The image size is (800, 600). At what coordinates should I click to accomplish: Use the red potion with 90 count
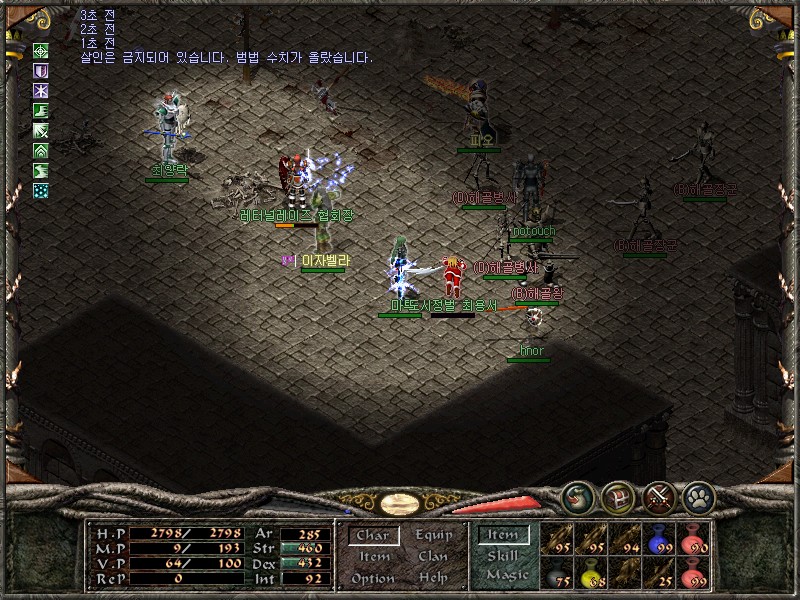pos(693,538)
